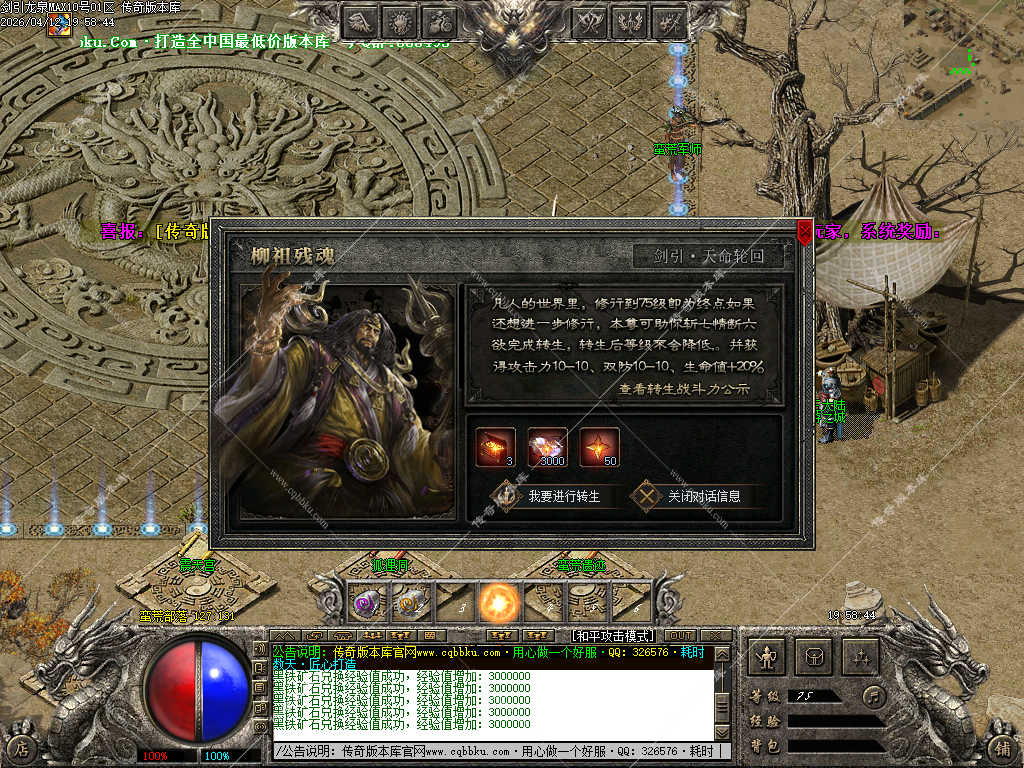Open the bag box icon button
This screenshot has width=1024, height=768.
point(813,657)
